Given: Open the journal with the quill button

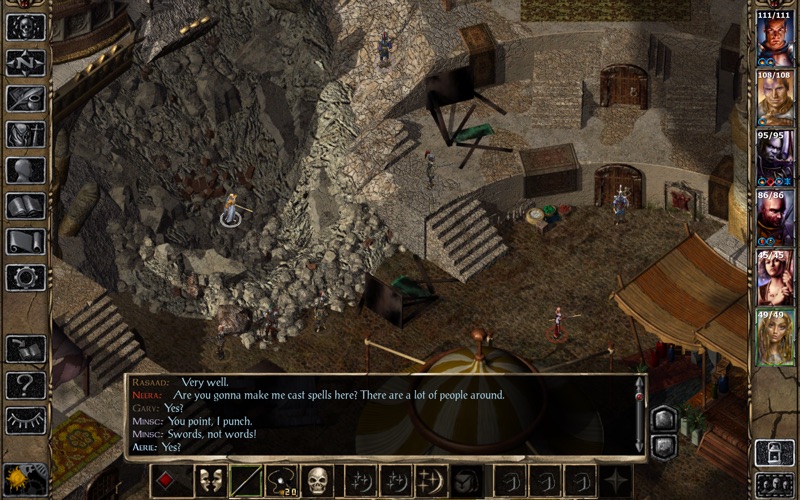Looking at the screenshot, I should click(25, 98).
